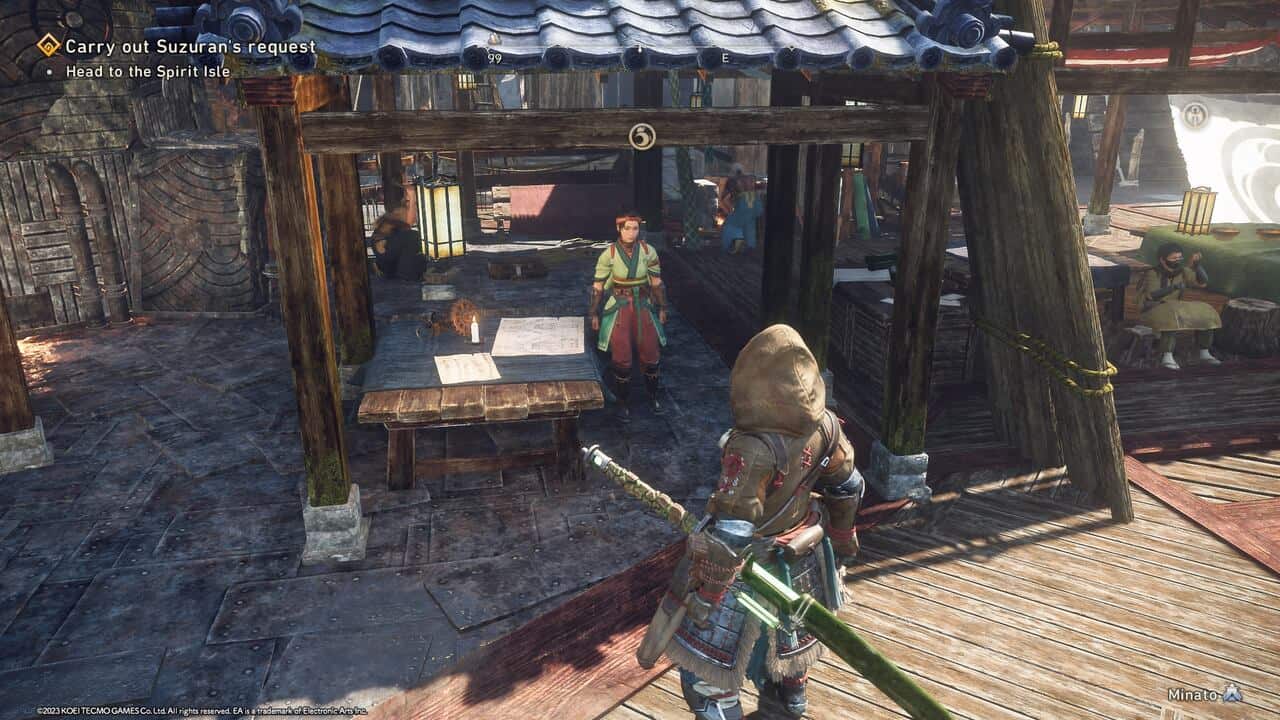This screenshot has width=1280, height=720.
Task: Select the "Head to the Spirit Isle" objective
Action: tap(148, 72)
